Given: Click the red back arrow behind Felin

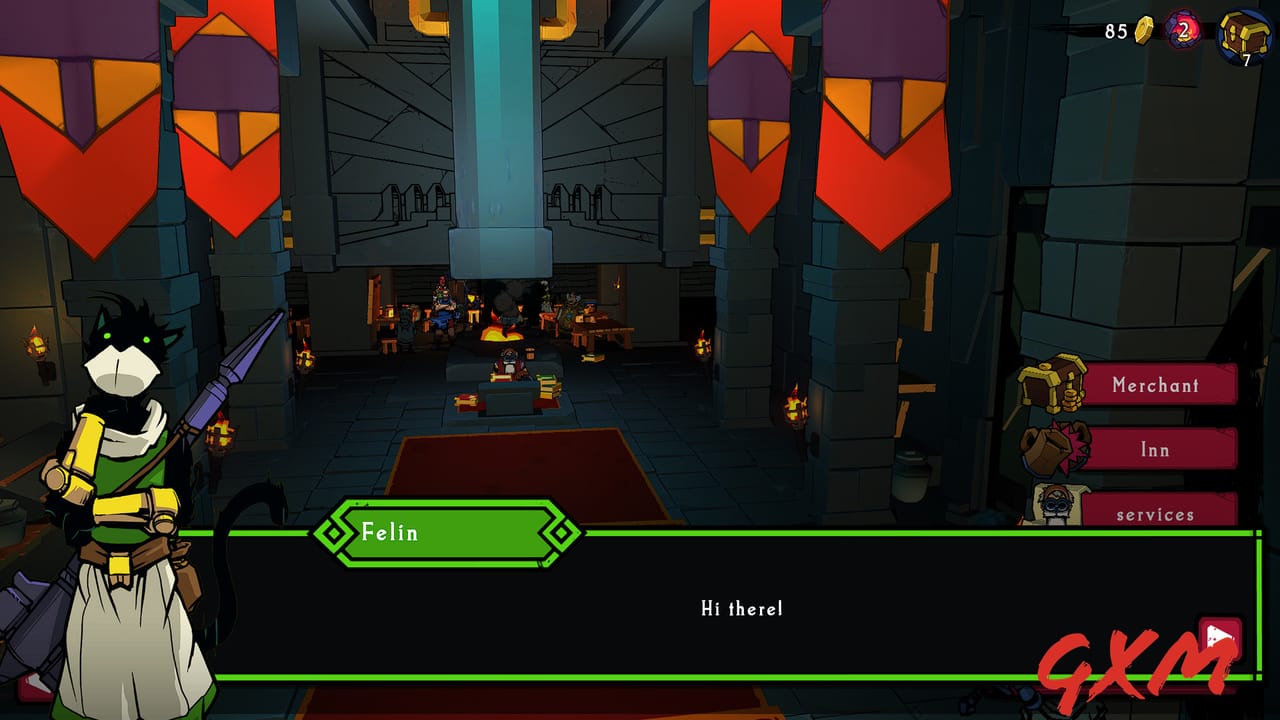Looking at the screenshot, I should (32, 686).
